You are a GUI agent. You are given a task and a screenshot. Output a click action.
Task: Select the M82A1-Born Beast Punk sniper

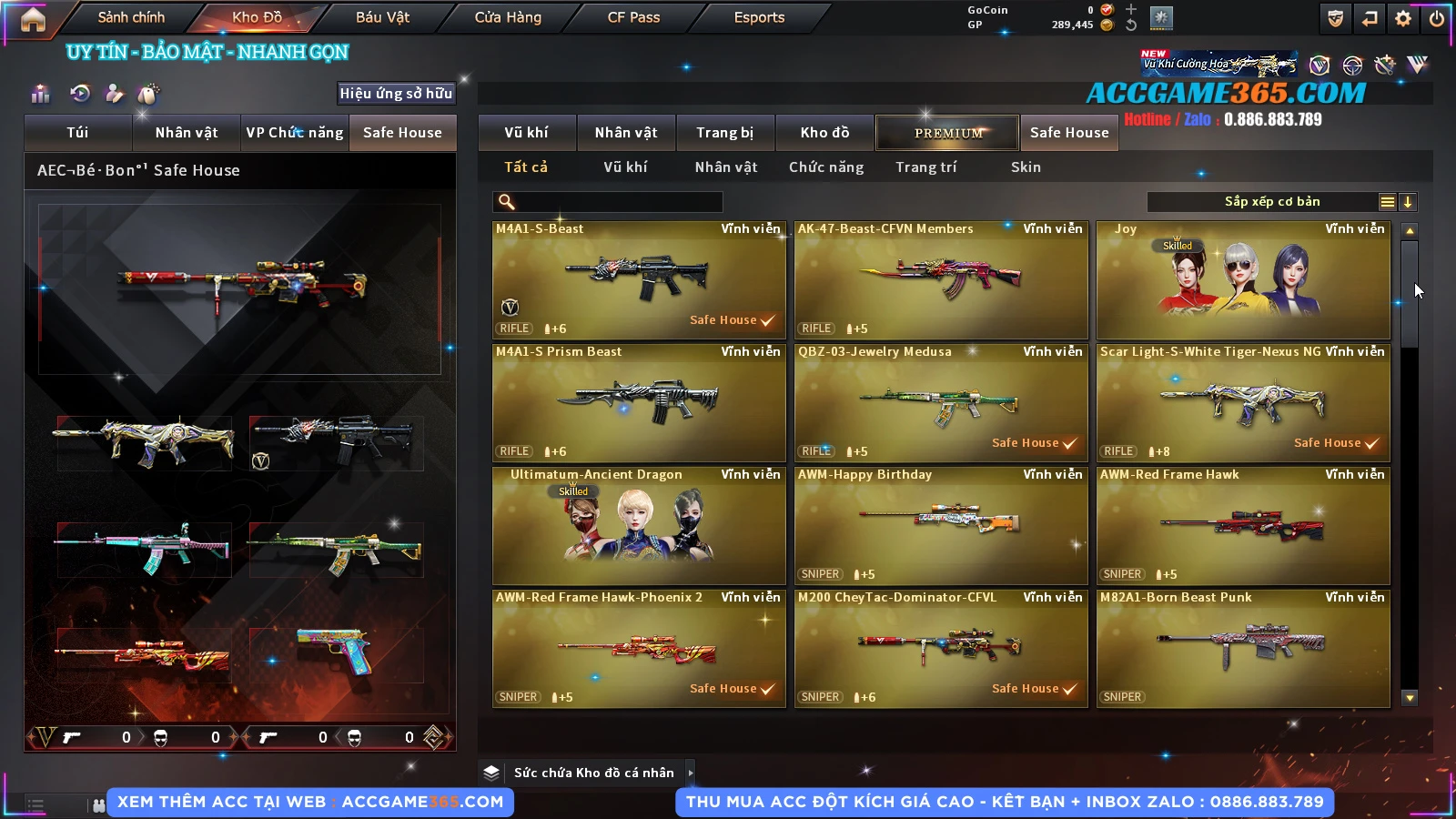[x=1243, y=649]
